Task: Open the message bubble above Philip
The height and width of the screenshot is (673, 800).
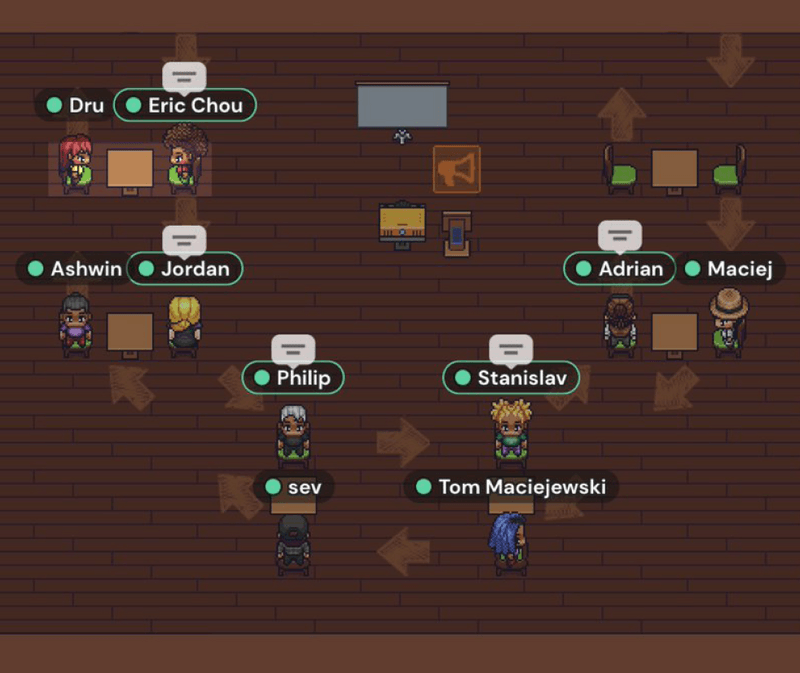Action: click(x=293, y=349)
